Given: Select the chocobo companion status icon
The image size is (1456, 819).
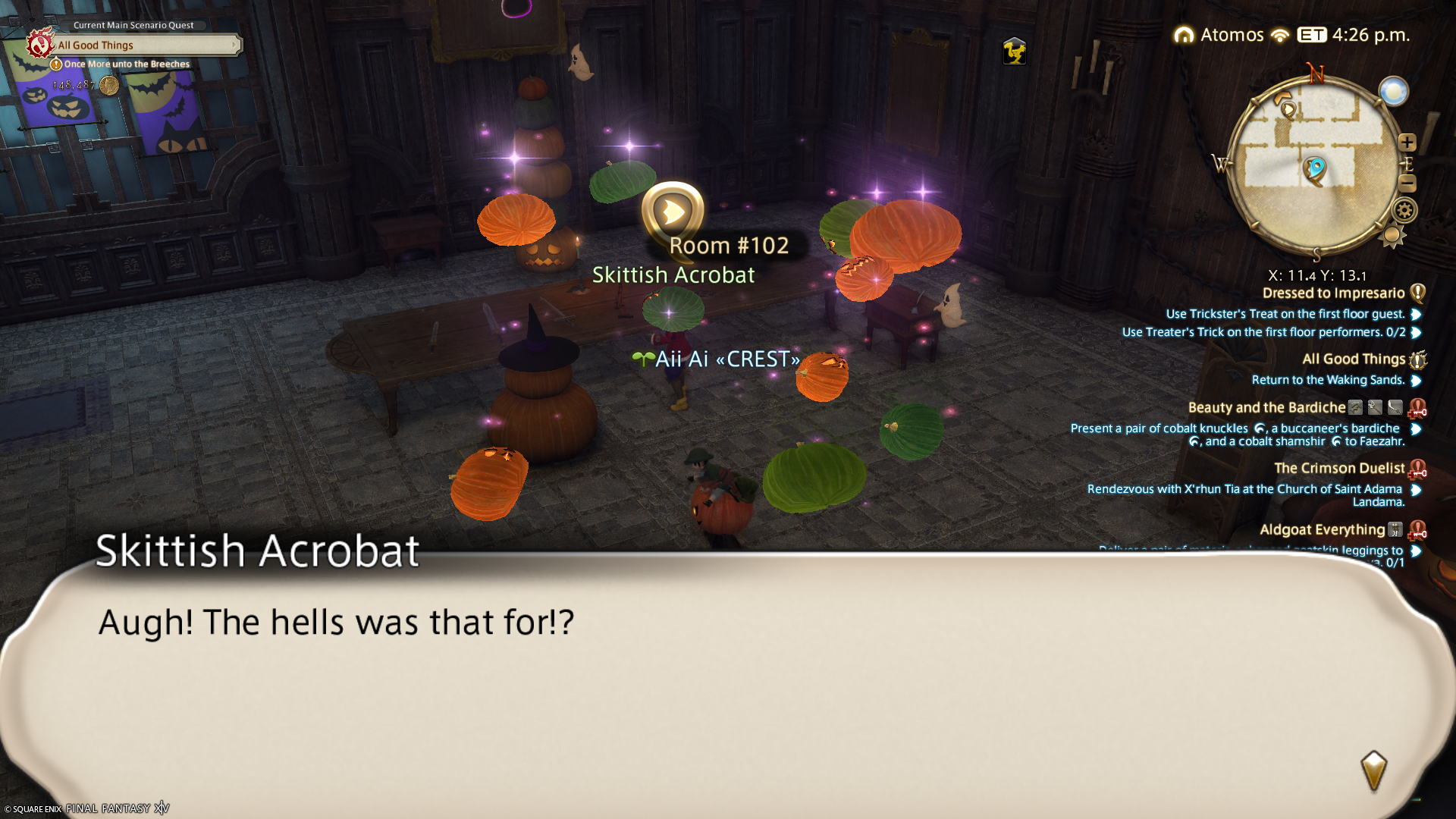Looking at the screenshot, I should [1014, 52].
